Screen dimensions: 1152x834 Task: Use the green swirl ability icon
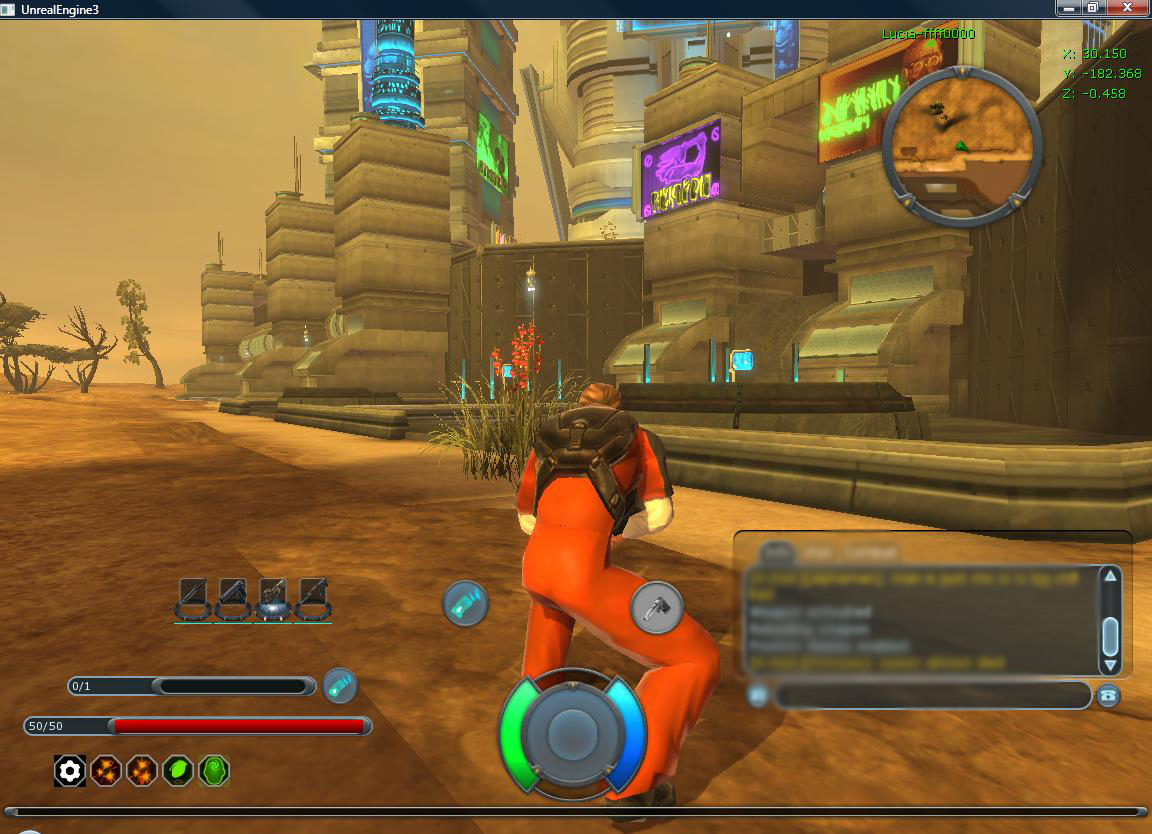tap(214, 770)
